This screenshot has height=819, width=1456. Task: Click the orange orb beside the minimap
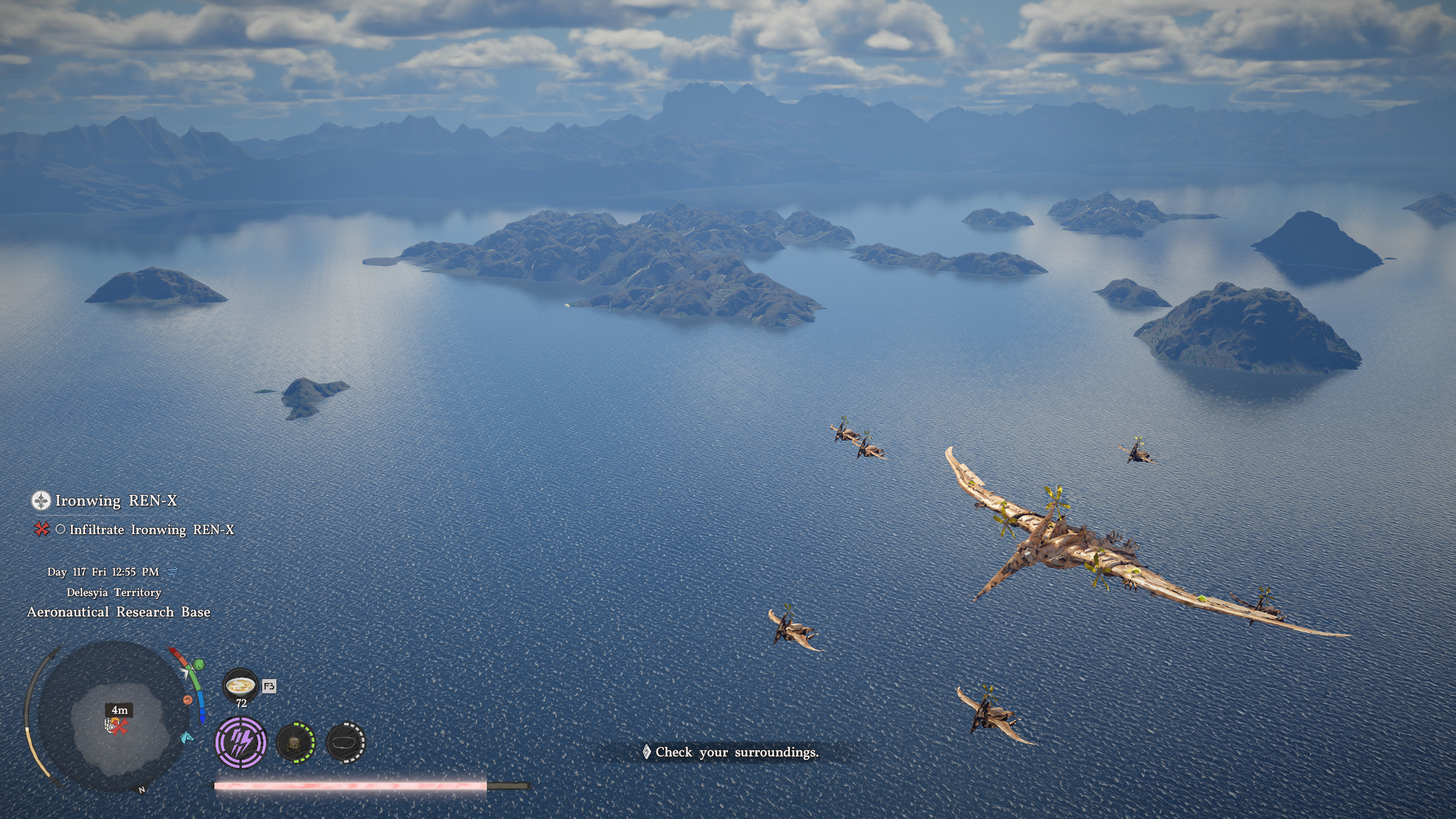(188, 700)
